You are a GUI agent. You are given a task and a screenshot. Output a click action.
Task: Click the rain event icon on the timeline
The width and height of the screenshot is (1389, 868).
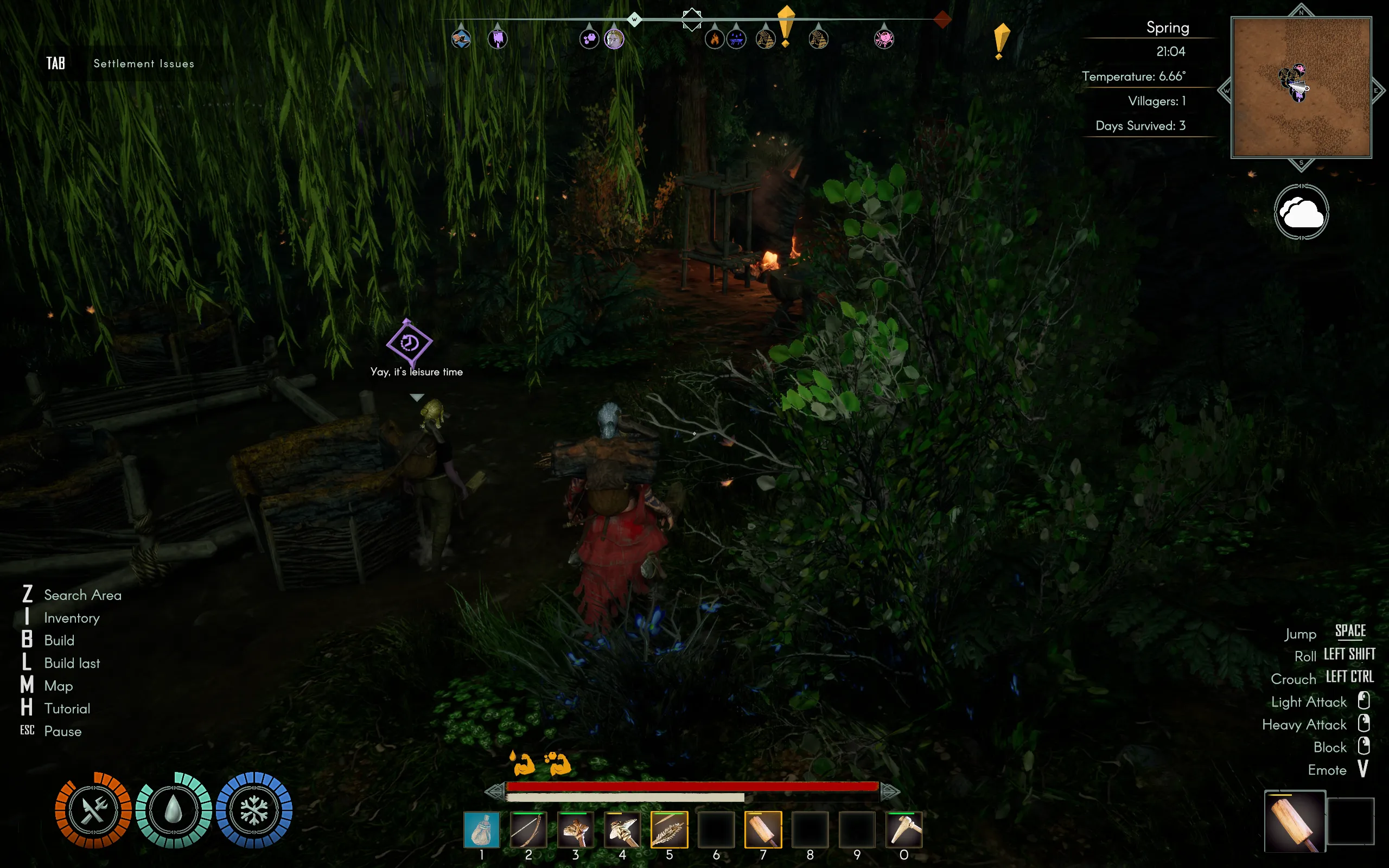736,39
